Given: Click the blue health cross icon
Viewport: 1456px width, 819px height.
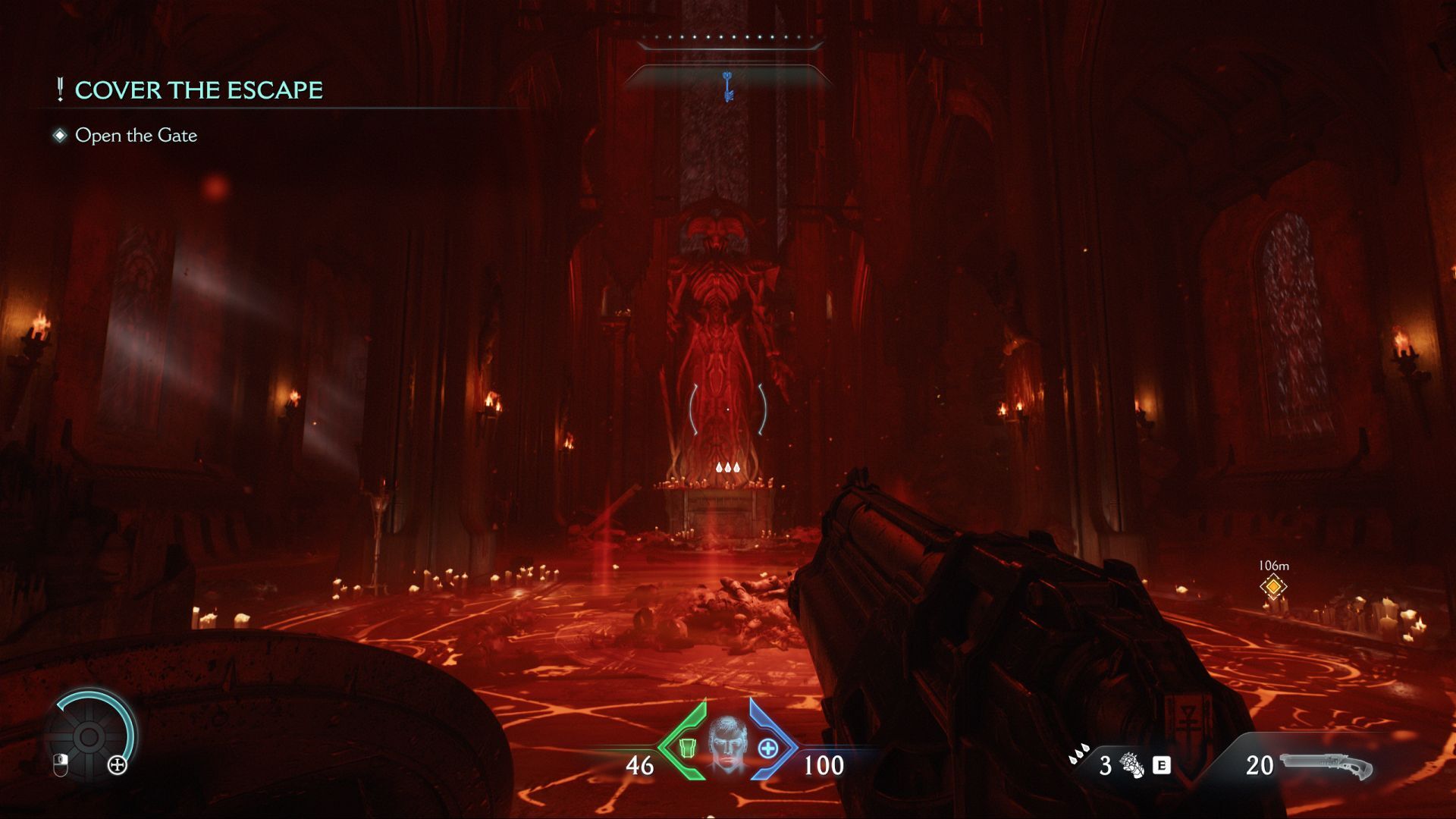Looking at the screenshot, I should click(x=767, y=748).
